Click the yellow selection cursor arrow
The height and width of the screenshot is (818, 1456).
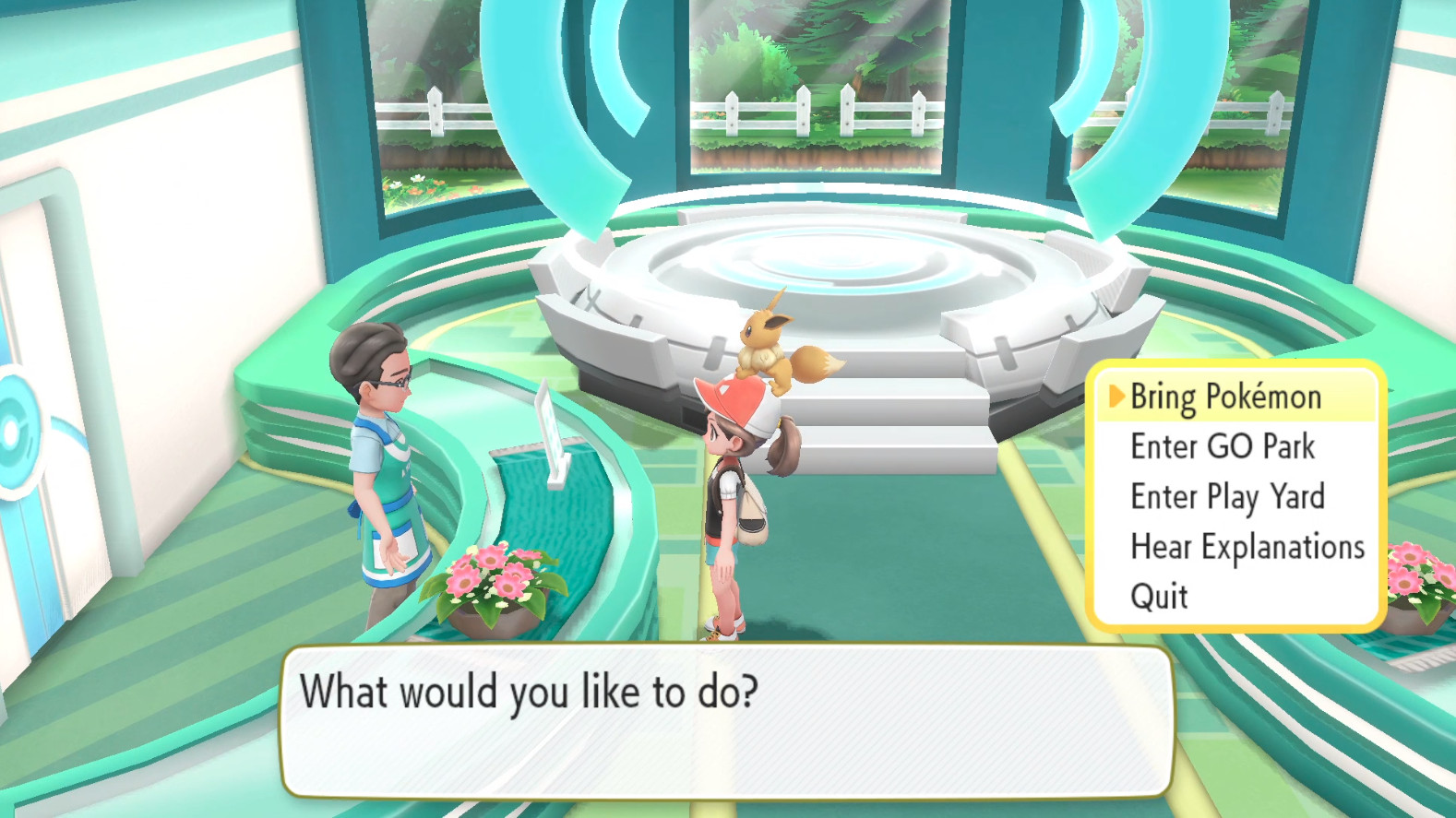pos(1116,397)
